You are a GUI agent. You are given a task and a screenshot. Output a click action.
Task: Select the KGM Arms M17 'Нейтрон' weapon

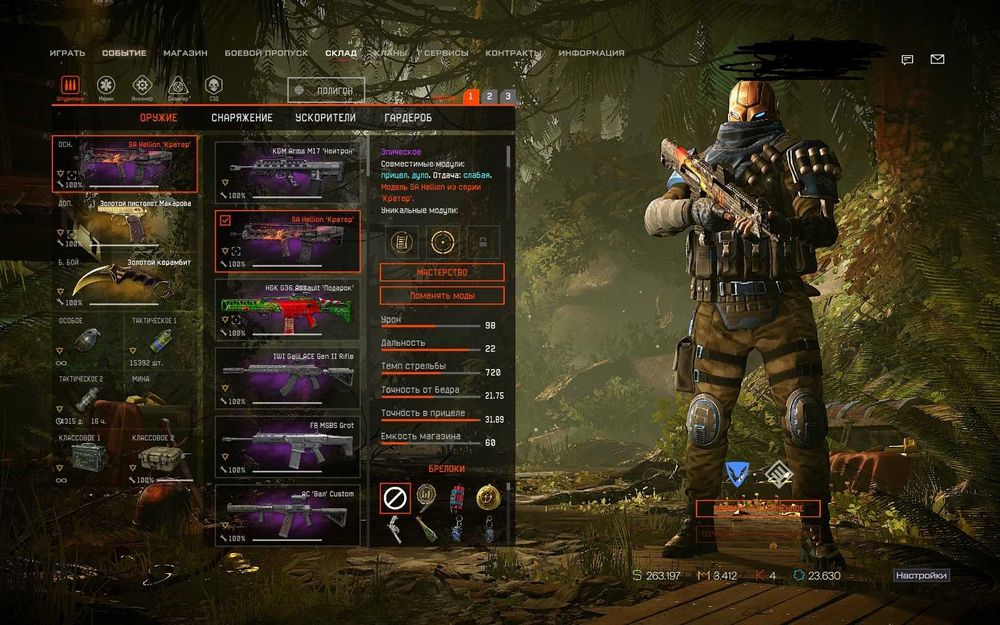[x=288, y=172]
